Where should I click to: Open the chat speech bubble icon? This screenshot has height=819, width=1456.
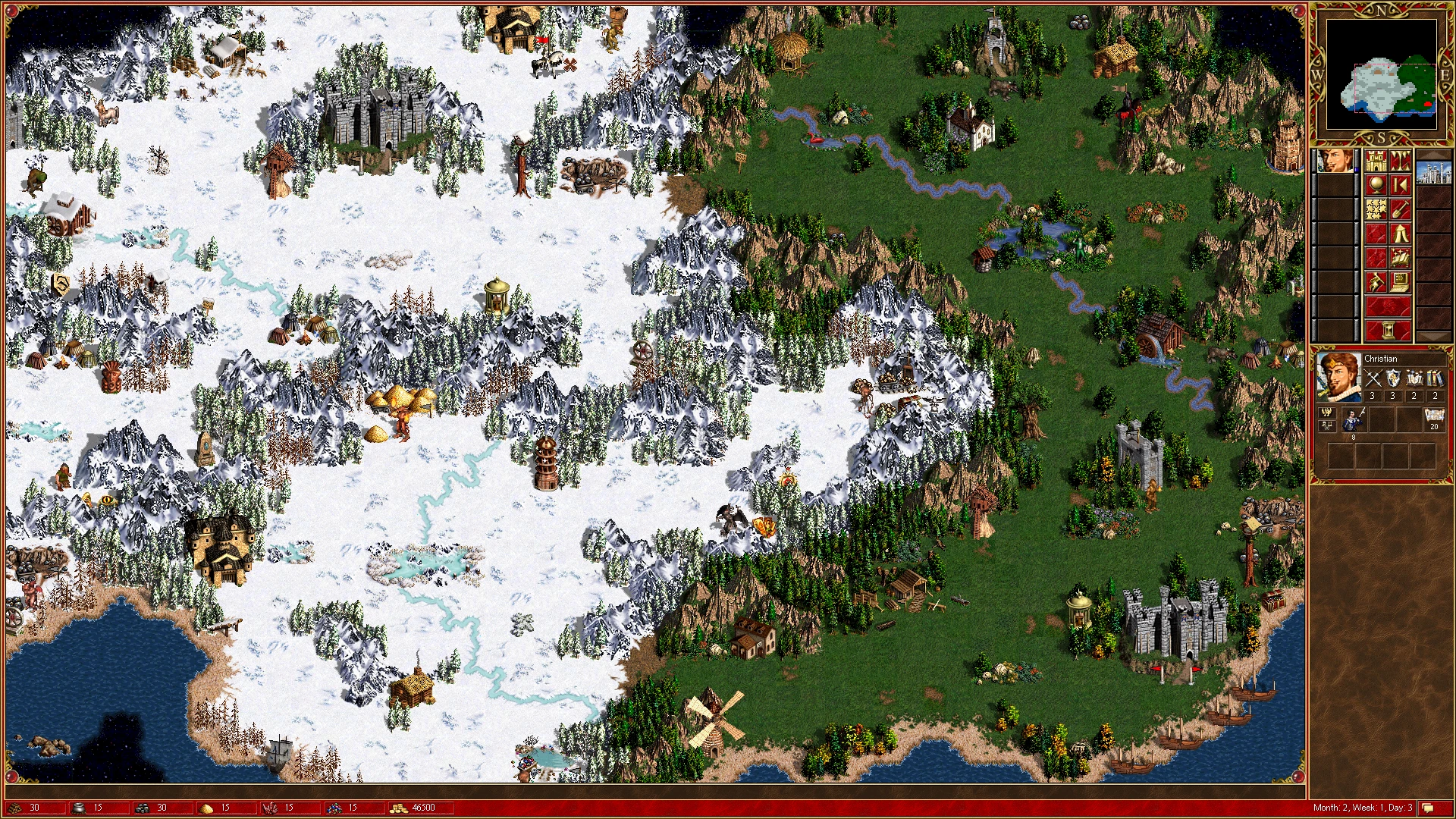[1428, 808]
